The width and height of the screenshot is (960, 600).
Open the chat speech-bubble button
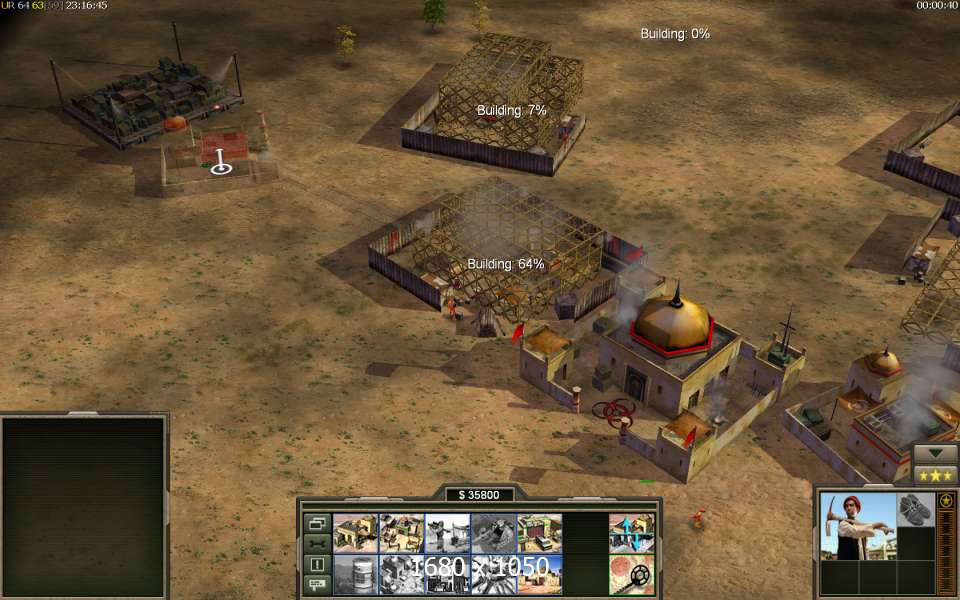pos(317,583)
